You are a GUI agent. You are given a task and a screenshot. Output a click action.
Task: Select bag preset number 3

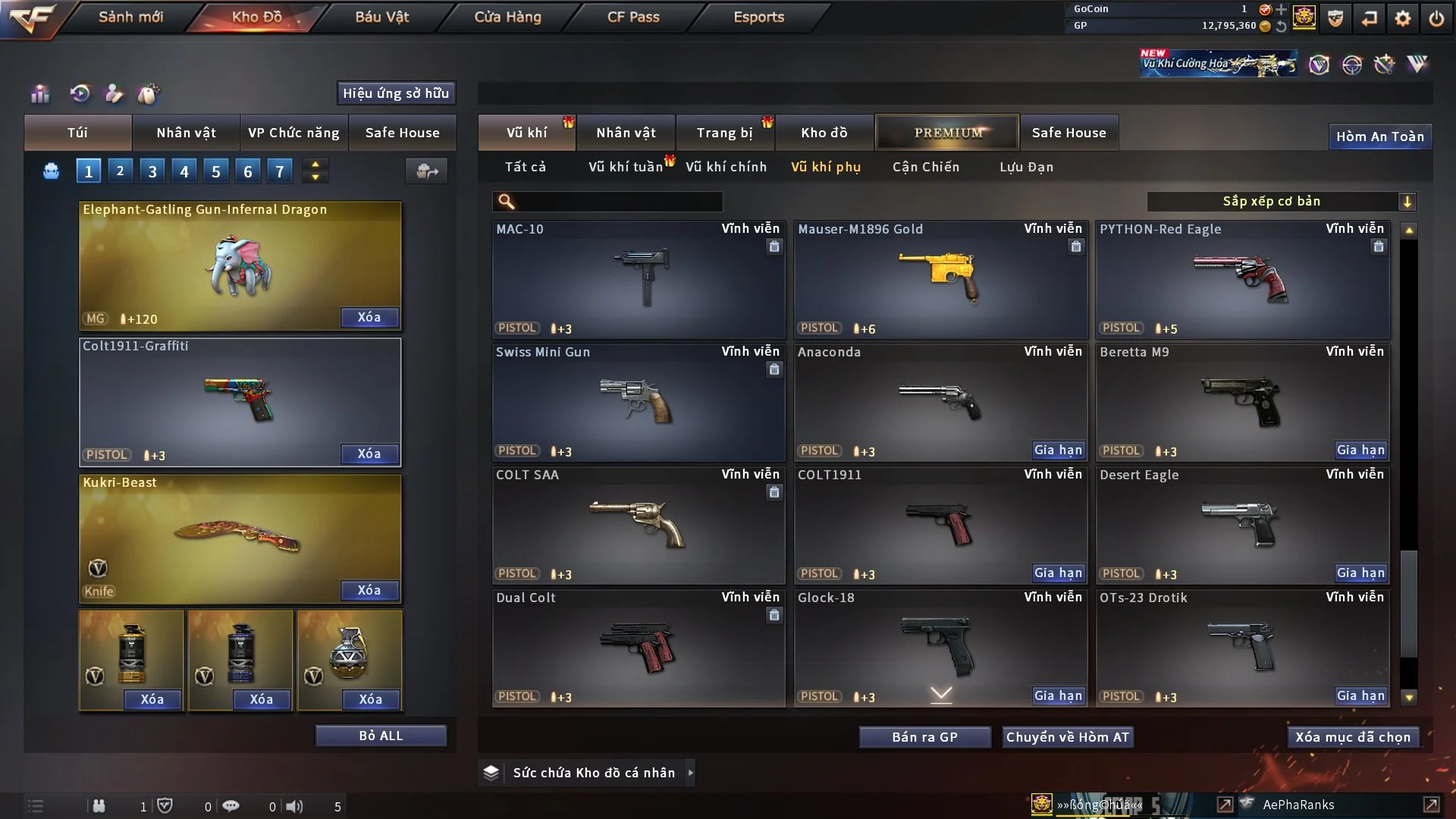(x=152, y=171)
